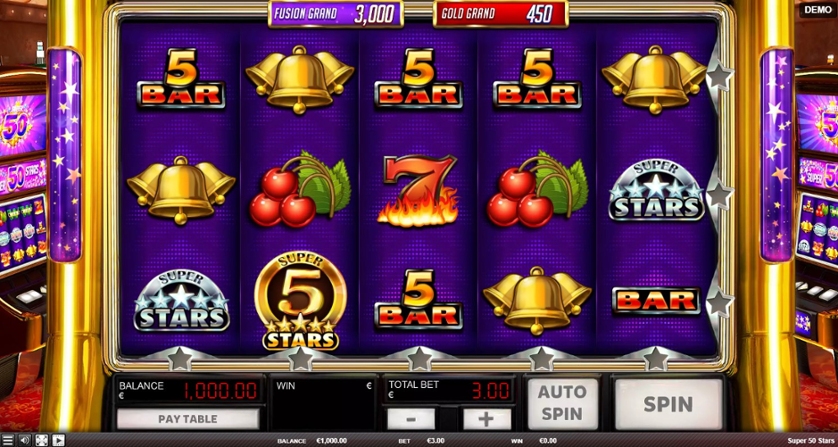The image size is (838, 447).
Task: Toggle sound with the speaker icon
Action: 25,440
